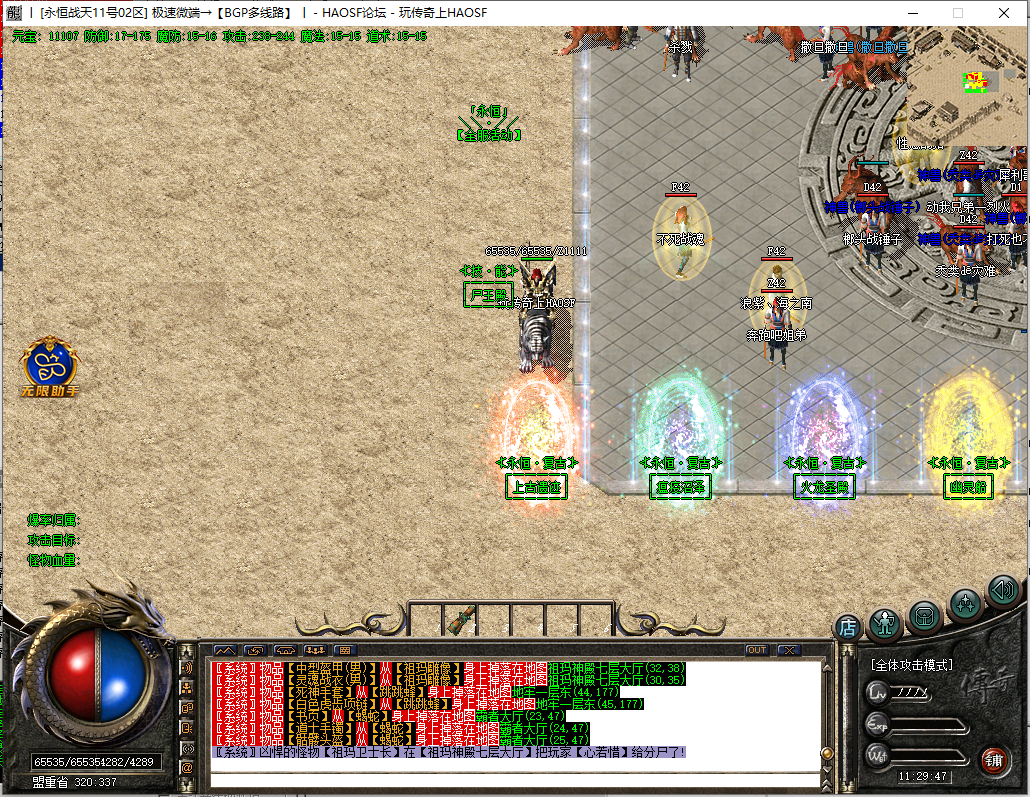Open the bag inventory icon
The image size is (1030, 797).
click(925, 615)
